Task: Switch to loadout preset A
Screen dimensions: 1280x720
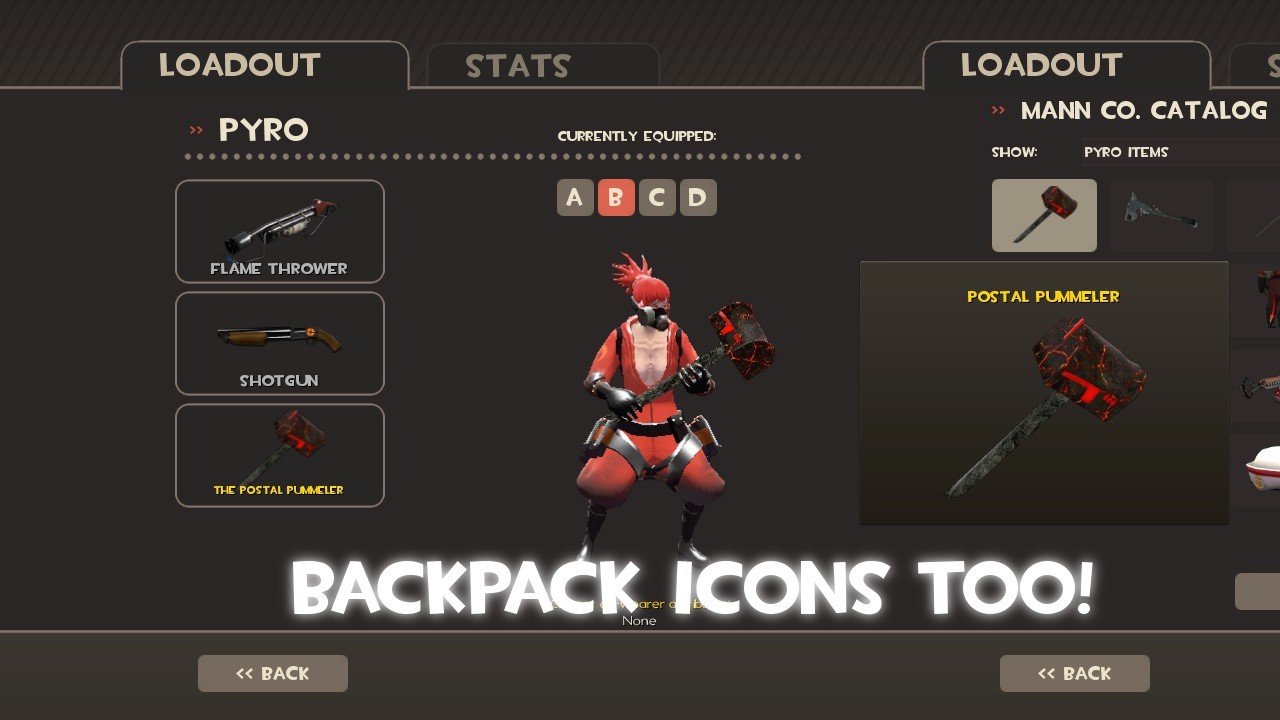Action: [575, 197]
